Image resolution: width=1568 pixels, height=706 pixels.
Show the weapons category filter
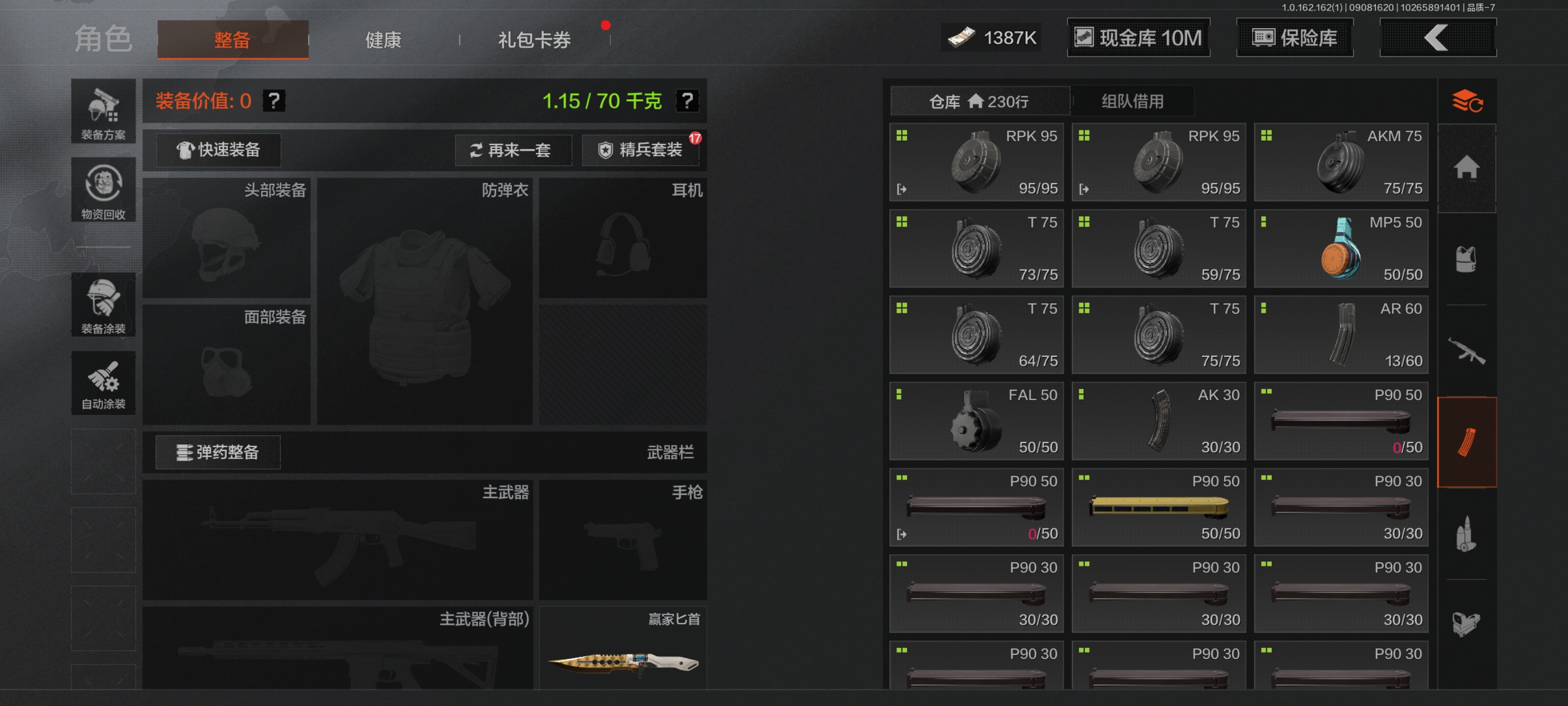tap(1466, 351)
